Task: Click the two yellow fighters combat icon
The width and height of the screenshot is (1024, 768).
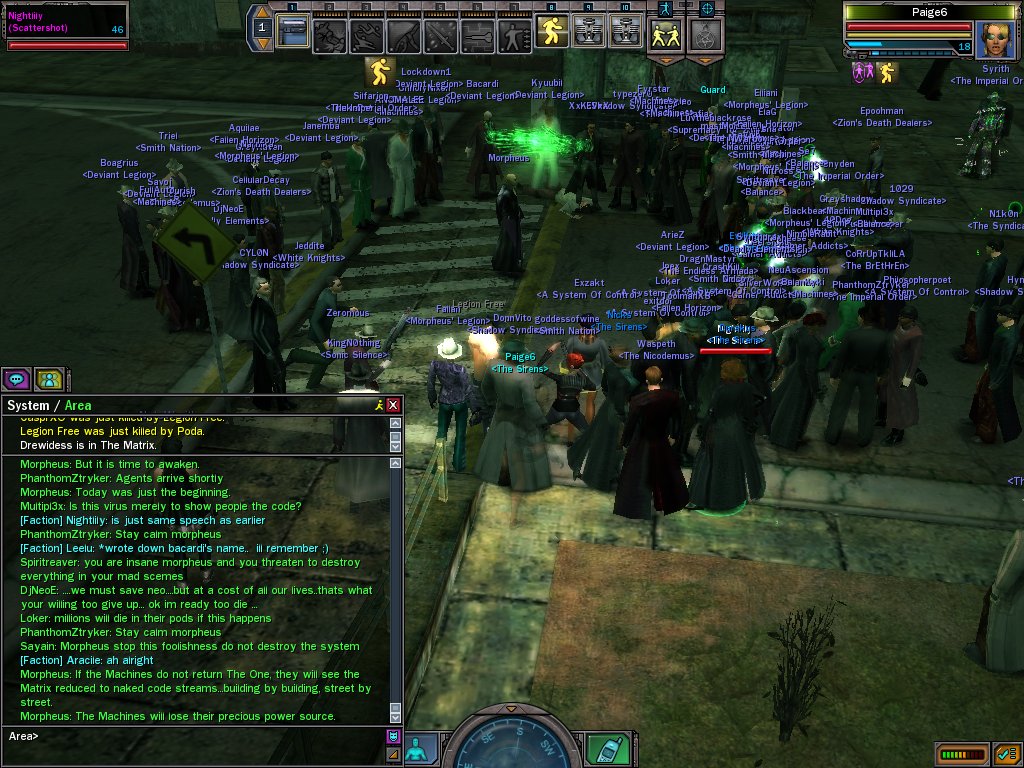Action: pos(666,35)
